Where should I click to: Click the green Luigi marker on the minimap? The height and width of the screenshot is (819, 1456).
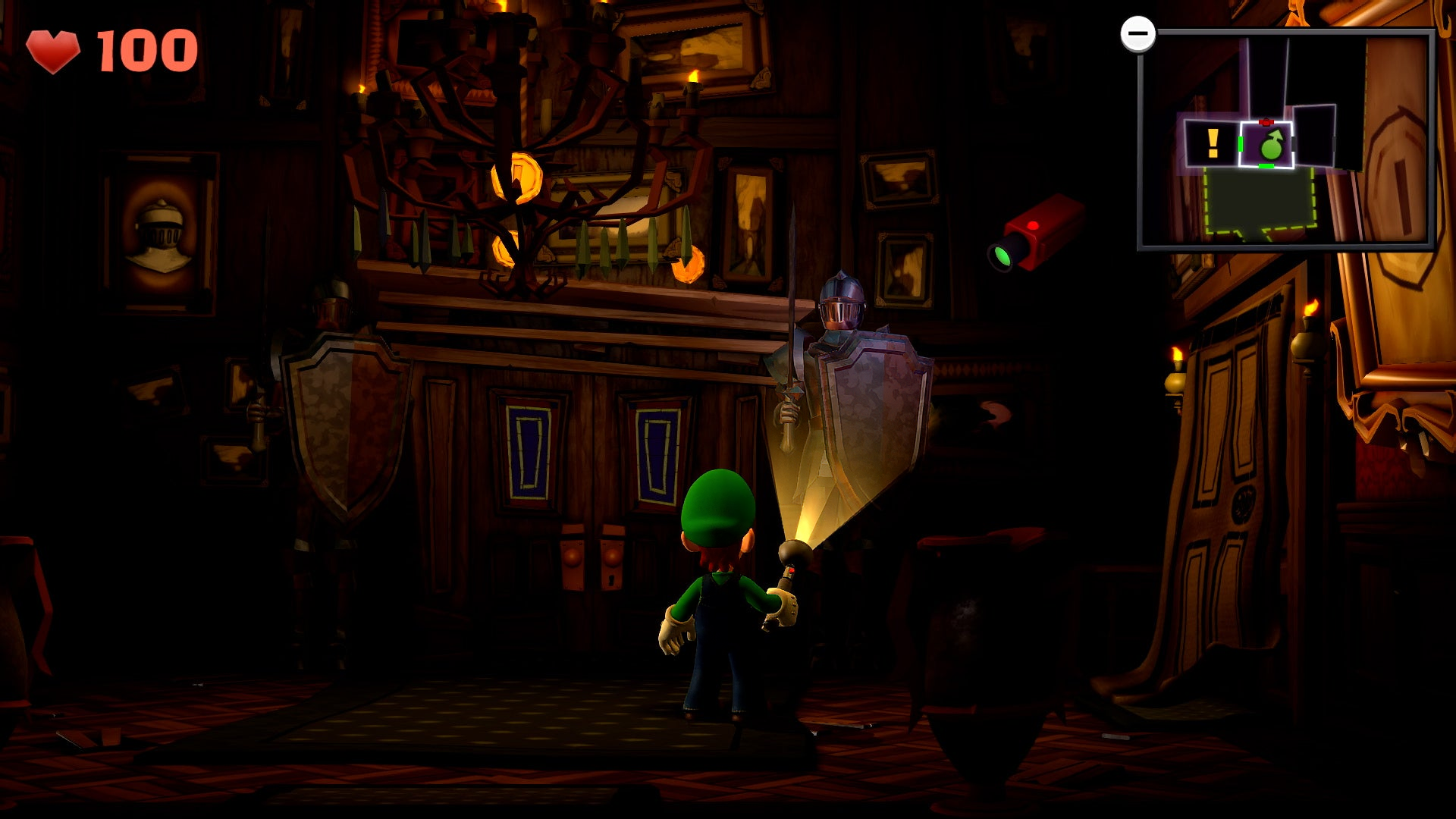coord(1271,144)
